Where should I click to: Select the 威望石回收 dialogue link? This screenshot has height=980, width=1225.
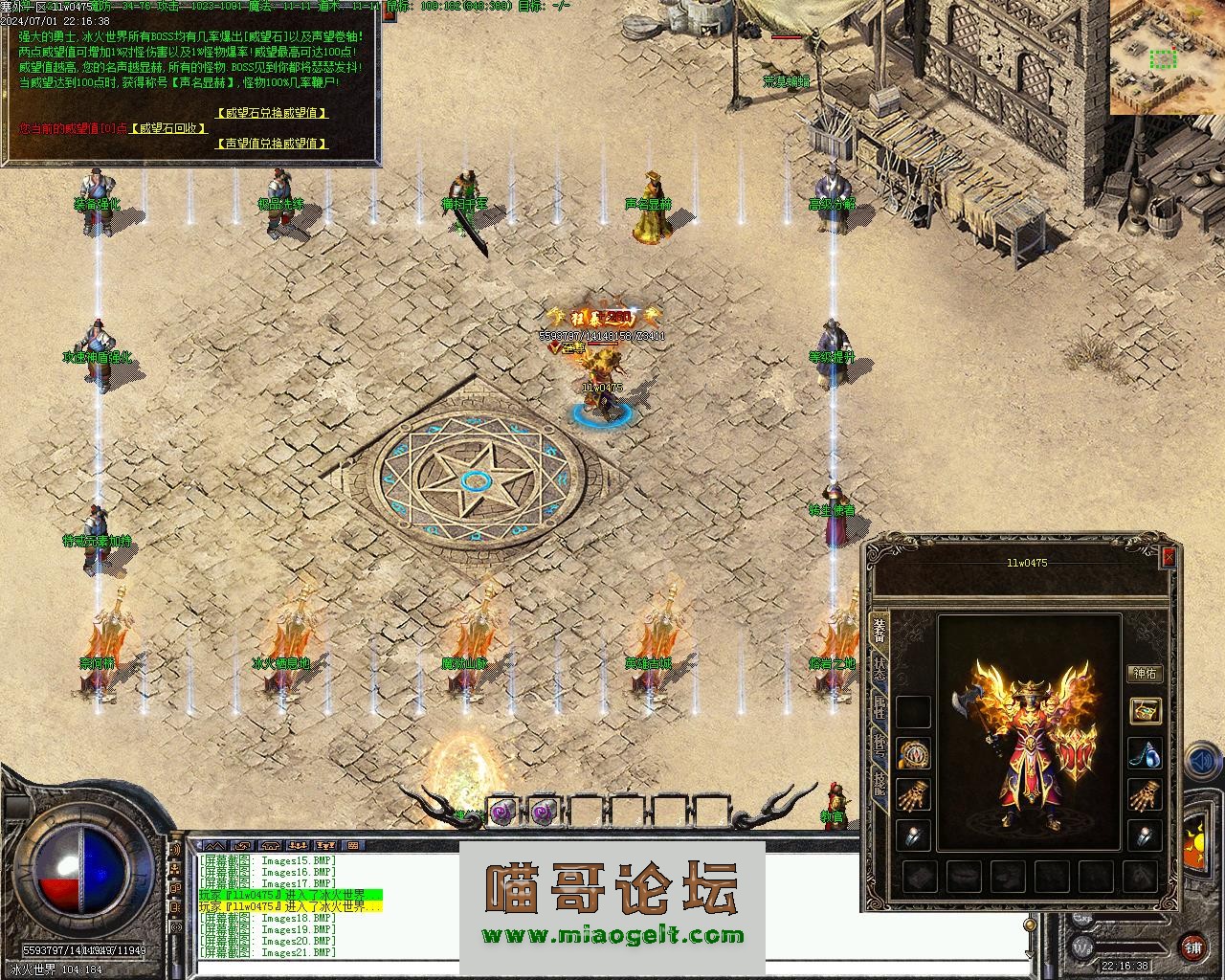(x=168, y=128)
